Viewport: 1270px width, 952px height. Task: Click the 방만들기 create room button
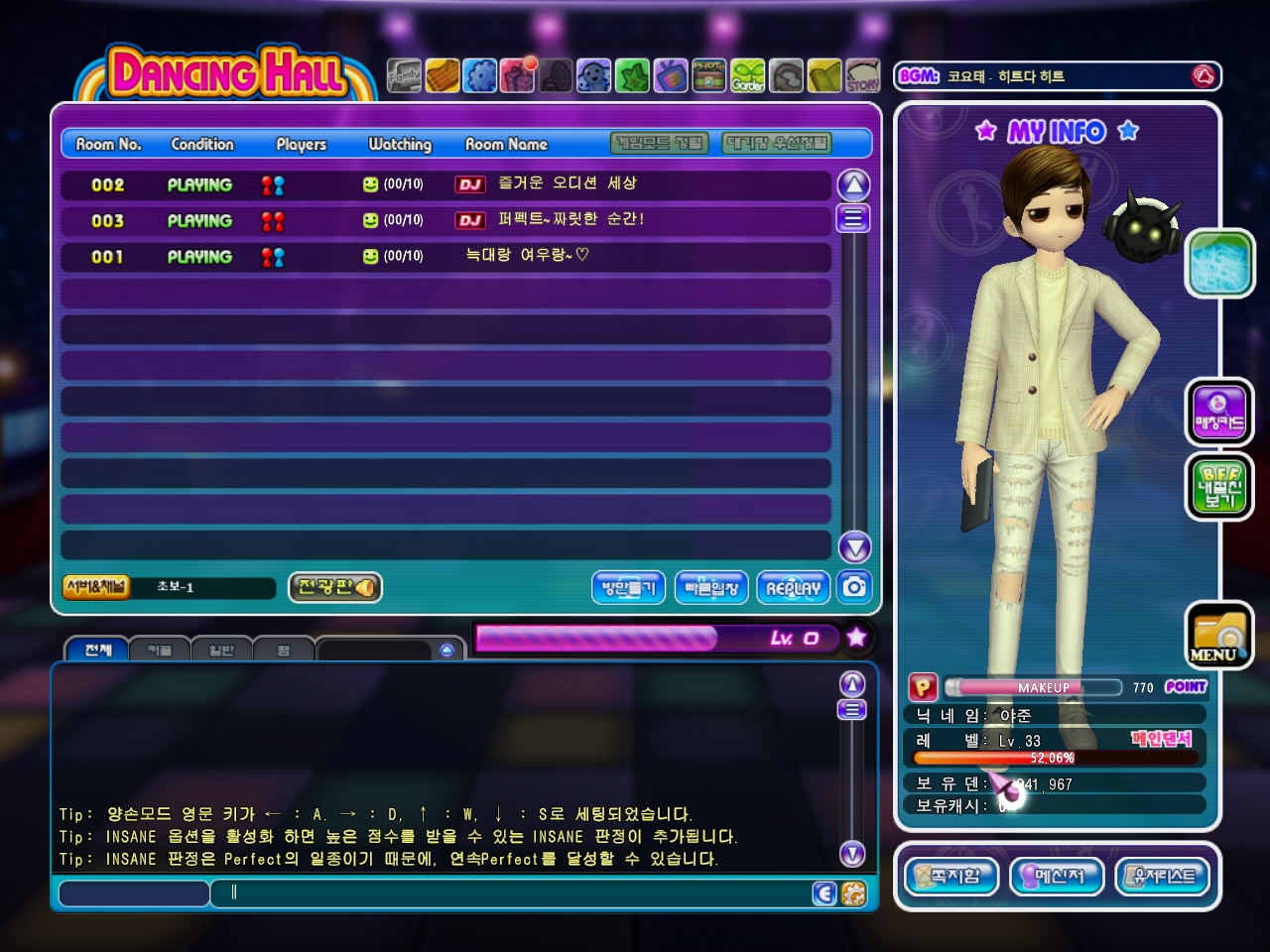(x=628, y=587)
